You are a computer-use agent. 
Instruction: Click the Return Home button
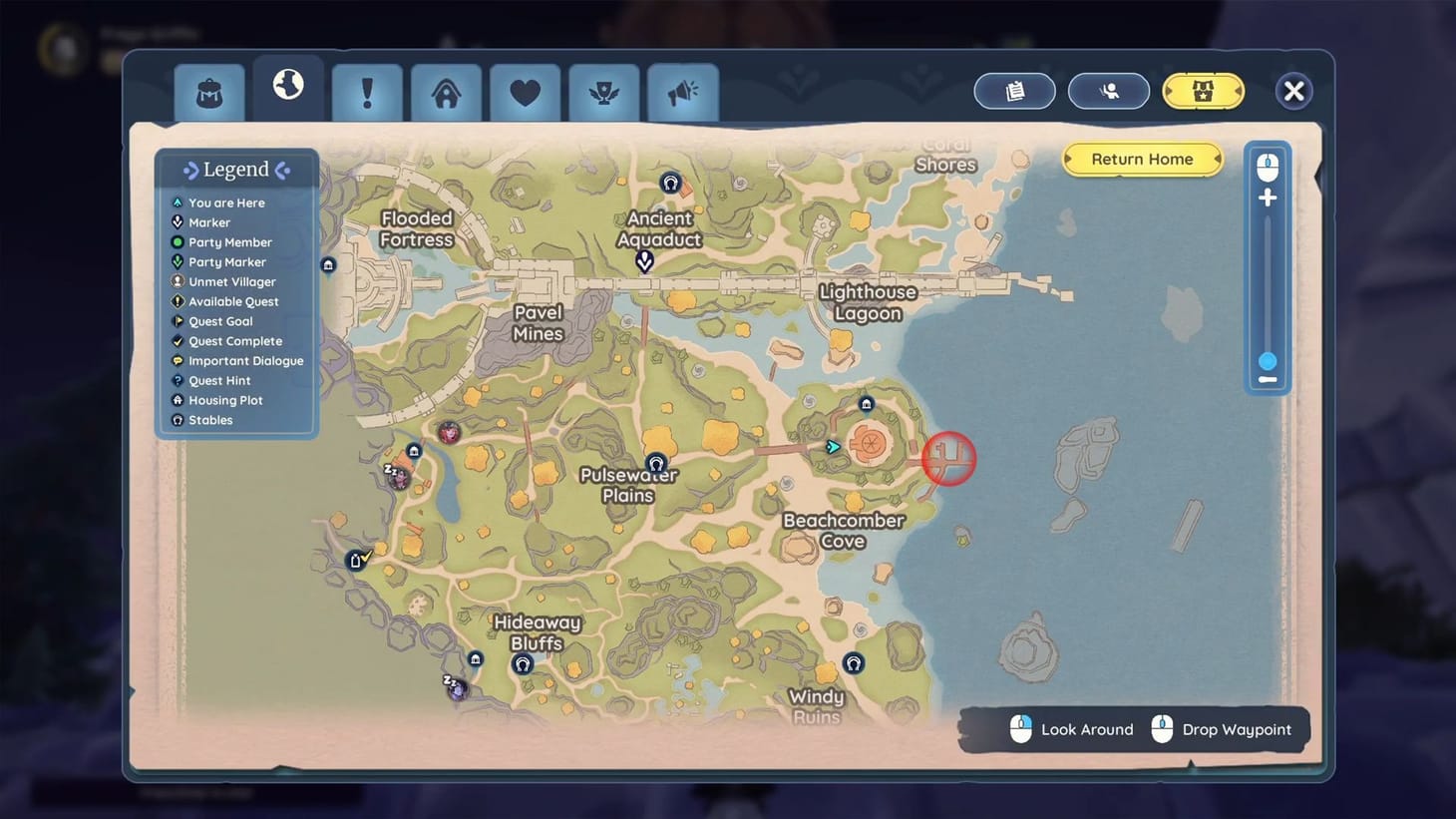[1141, 159]
